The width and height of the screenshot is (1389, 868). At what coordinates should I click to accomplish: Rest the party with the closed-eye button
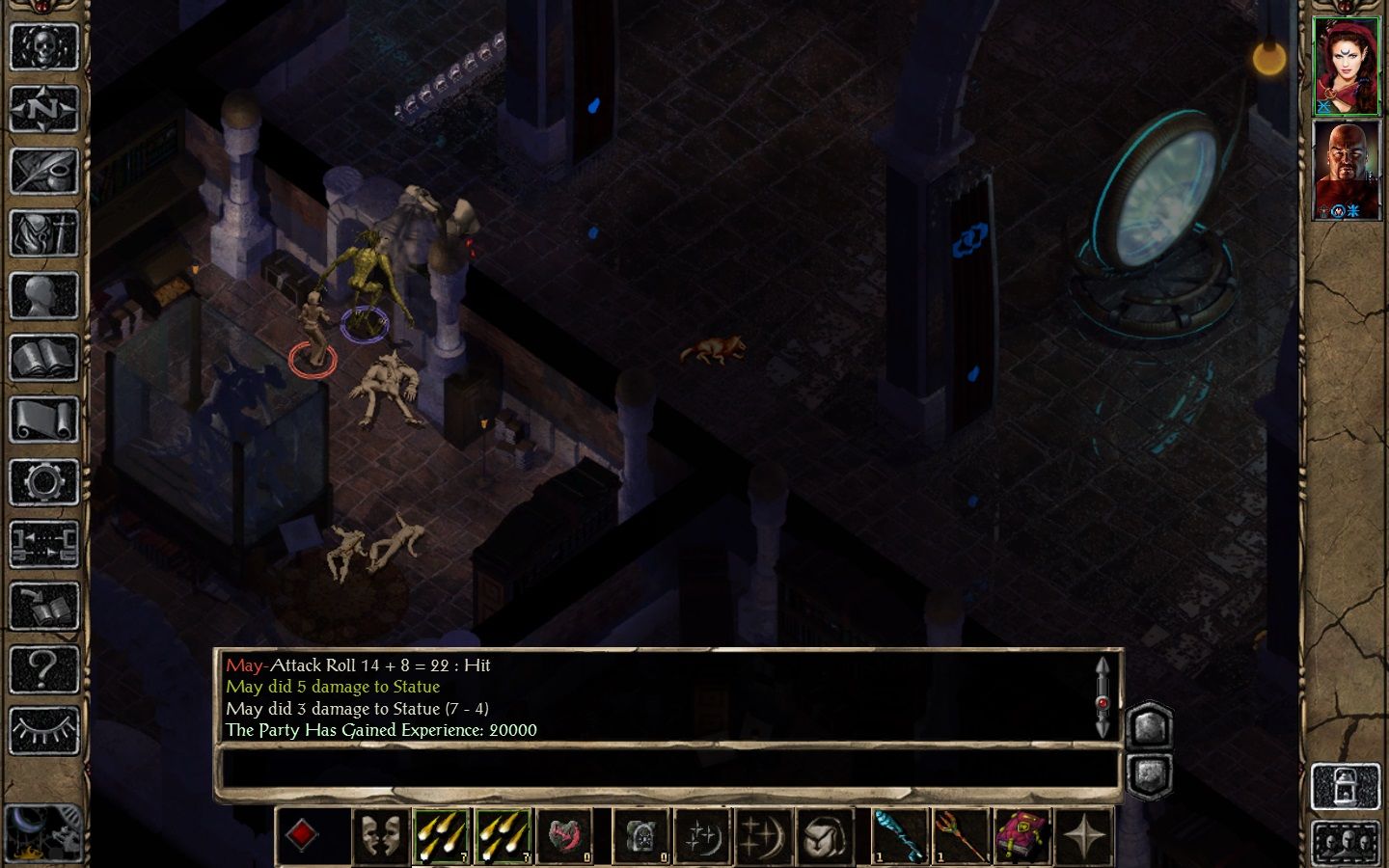[x=43, y=730]
